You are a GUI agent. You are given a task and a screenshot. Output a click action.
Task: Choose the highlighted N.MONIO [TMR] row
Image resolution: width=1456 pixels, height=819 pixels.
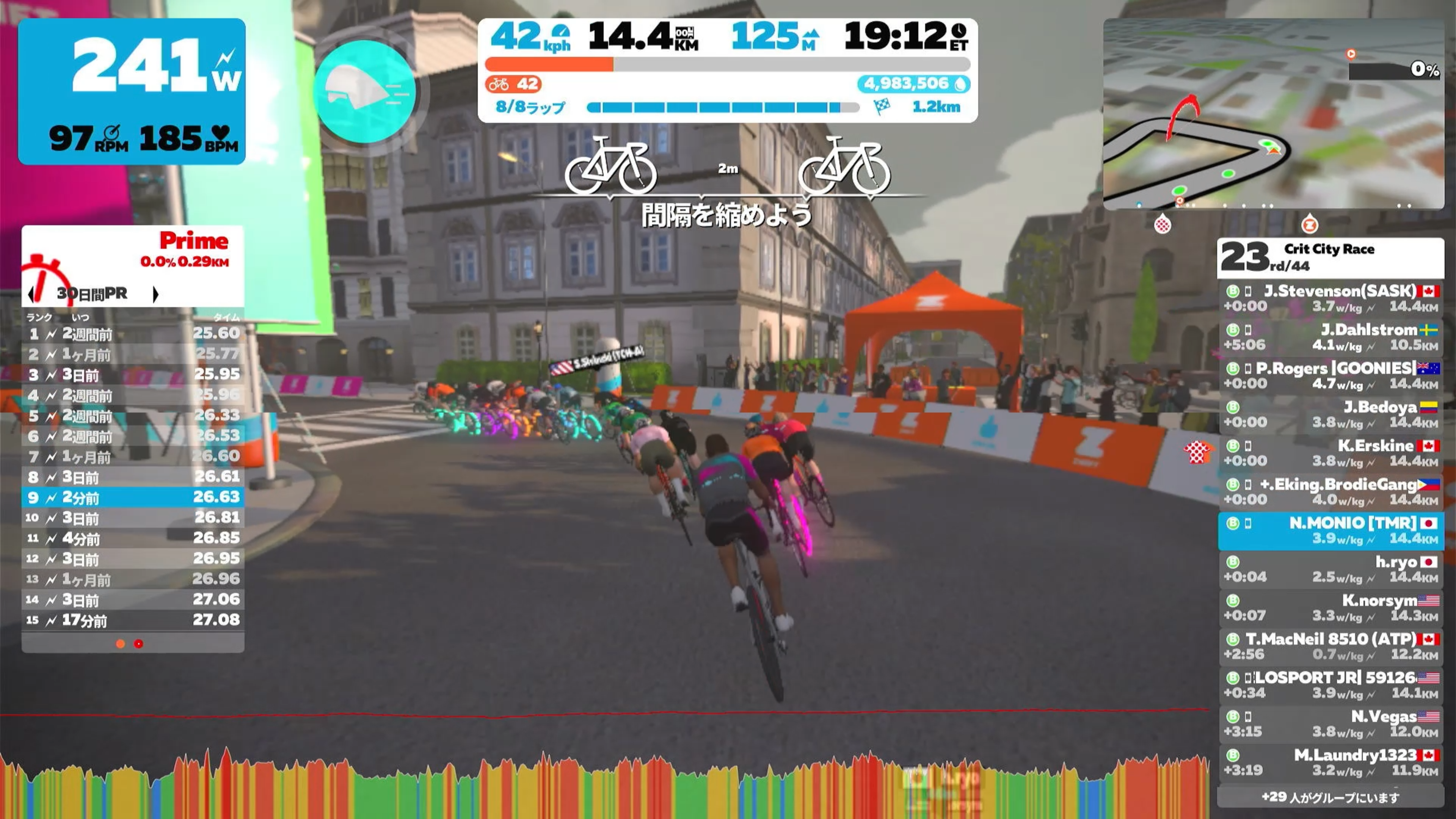(x=1330, y=531)
